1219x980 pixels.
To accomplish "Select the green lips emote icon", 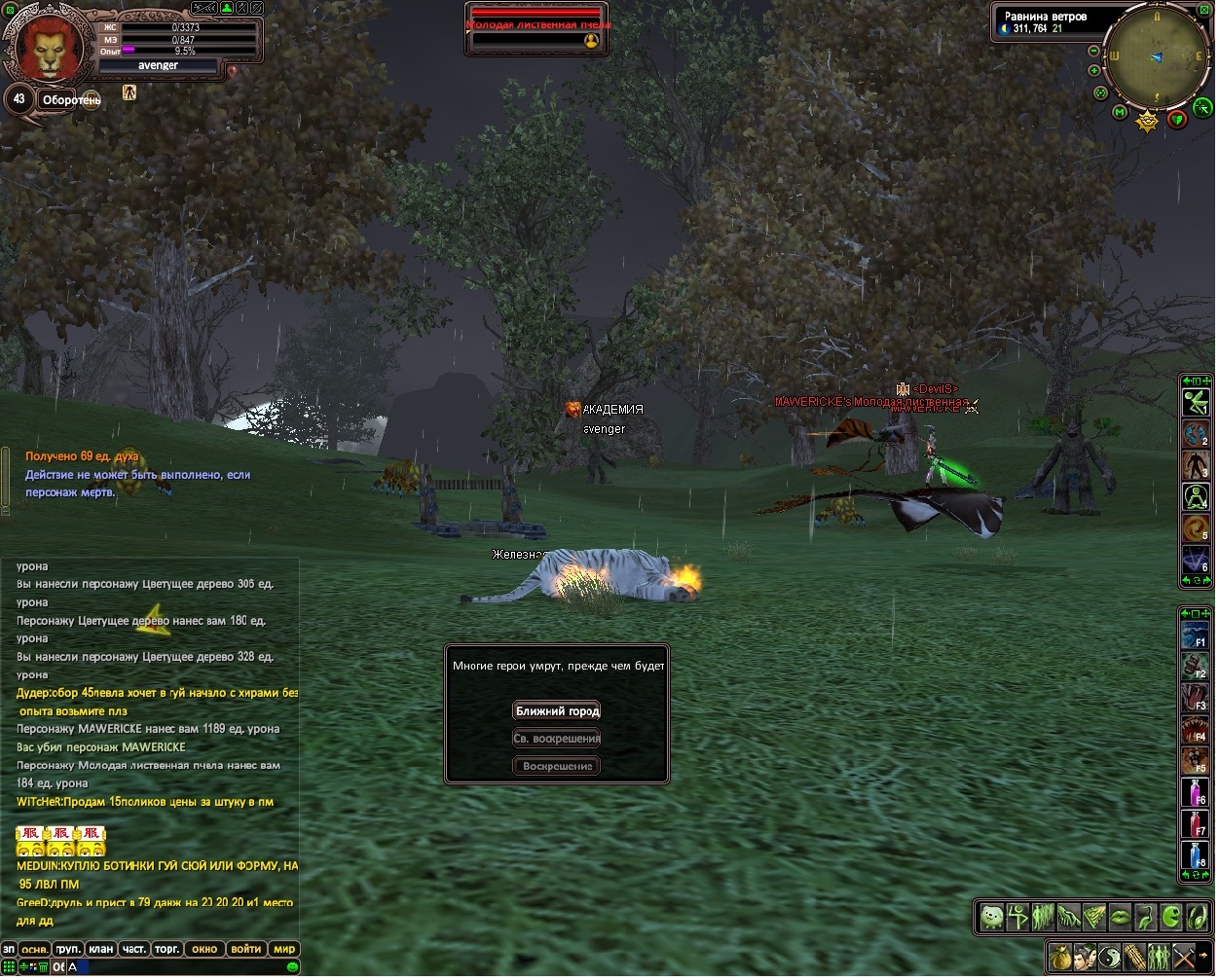I will pos(1121,917).
